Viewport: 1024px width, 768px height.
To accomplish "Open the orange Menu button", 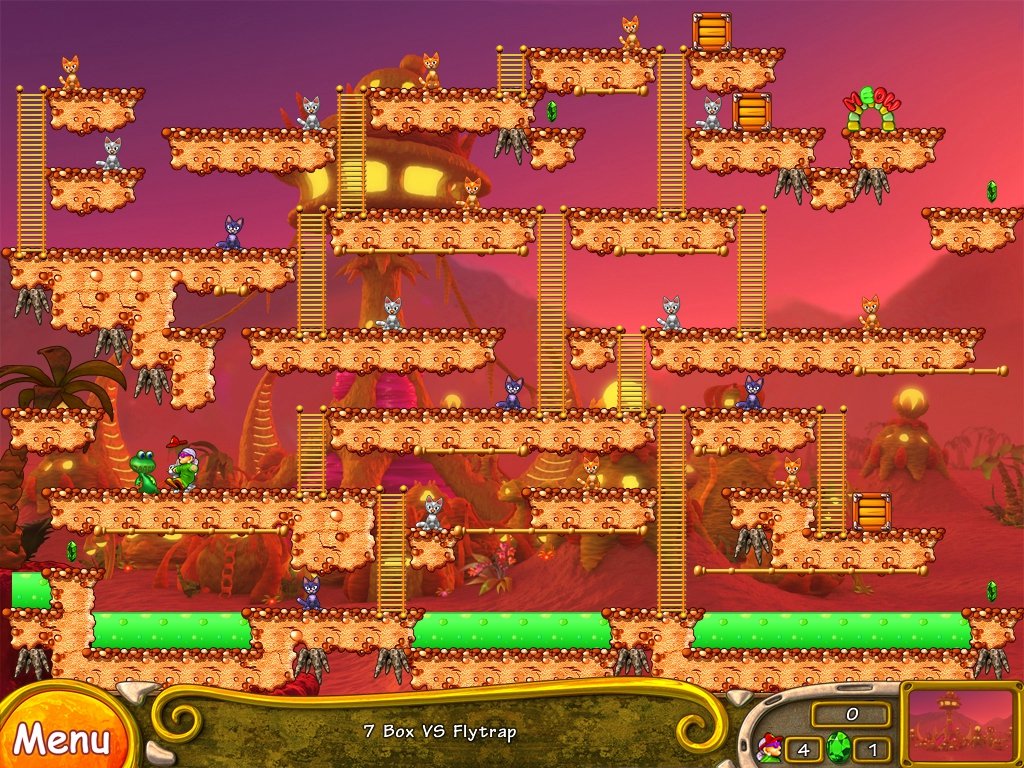I will tap(60, 738).
